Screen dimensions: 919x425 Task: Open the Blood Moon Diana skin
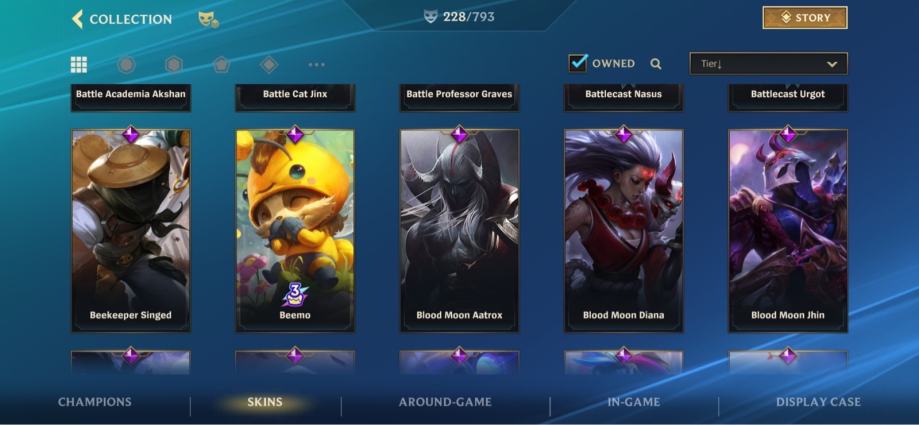tap(623, 230)
